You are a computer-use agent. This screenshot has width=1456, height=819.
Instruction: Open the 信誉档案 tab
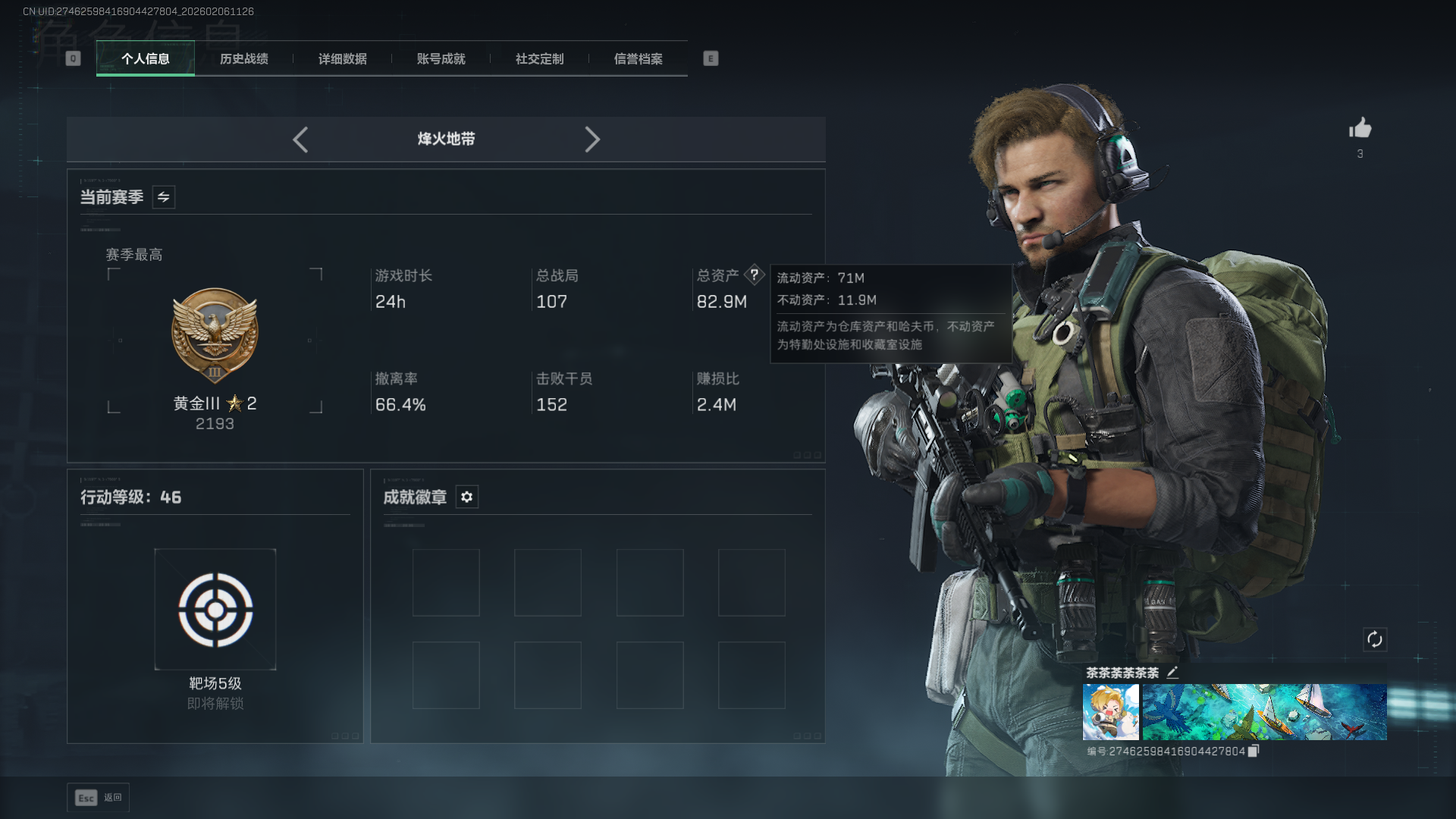(x=639, y=59)
